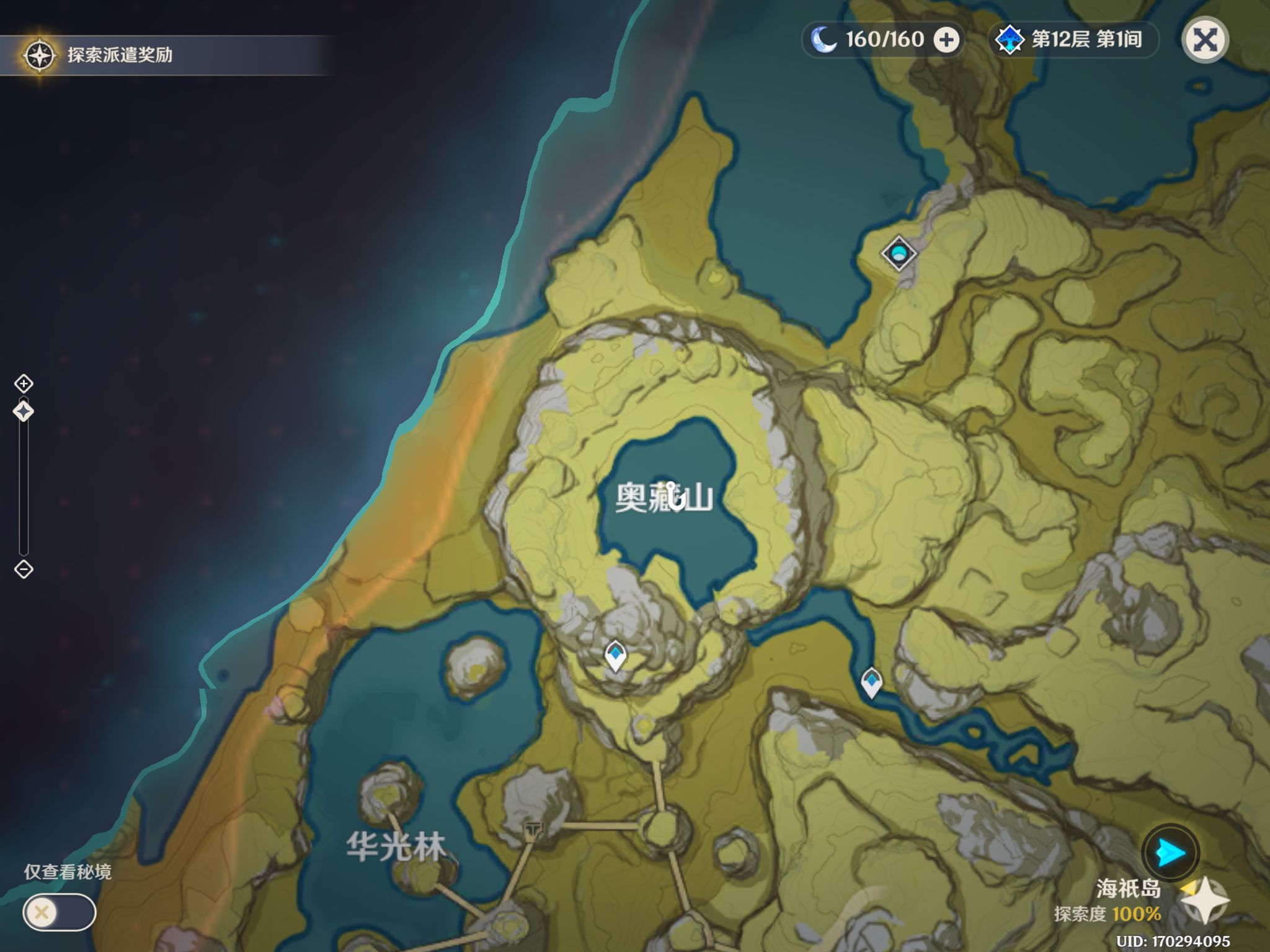Zoom in the map with the plus button
Viewport: 1270px width, 952px height.
click(24, 384)
